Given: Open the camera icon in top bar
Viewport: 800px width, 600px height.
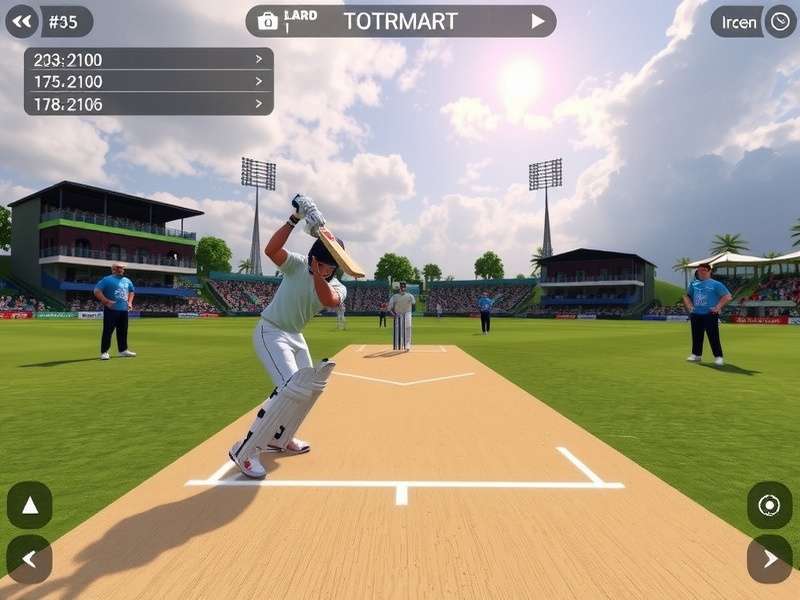Looking at the screenshot, I should pos(267,21).
